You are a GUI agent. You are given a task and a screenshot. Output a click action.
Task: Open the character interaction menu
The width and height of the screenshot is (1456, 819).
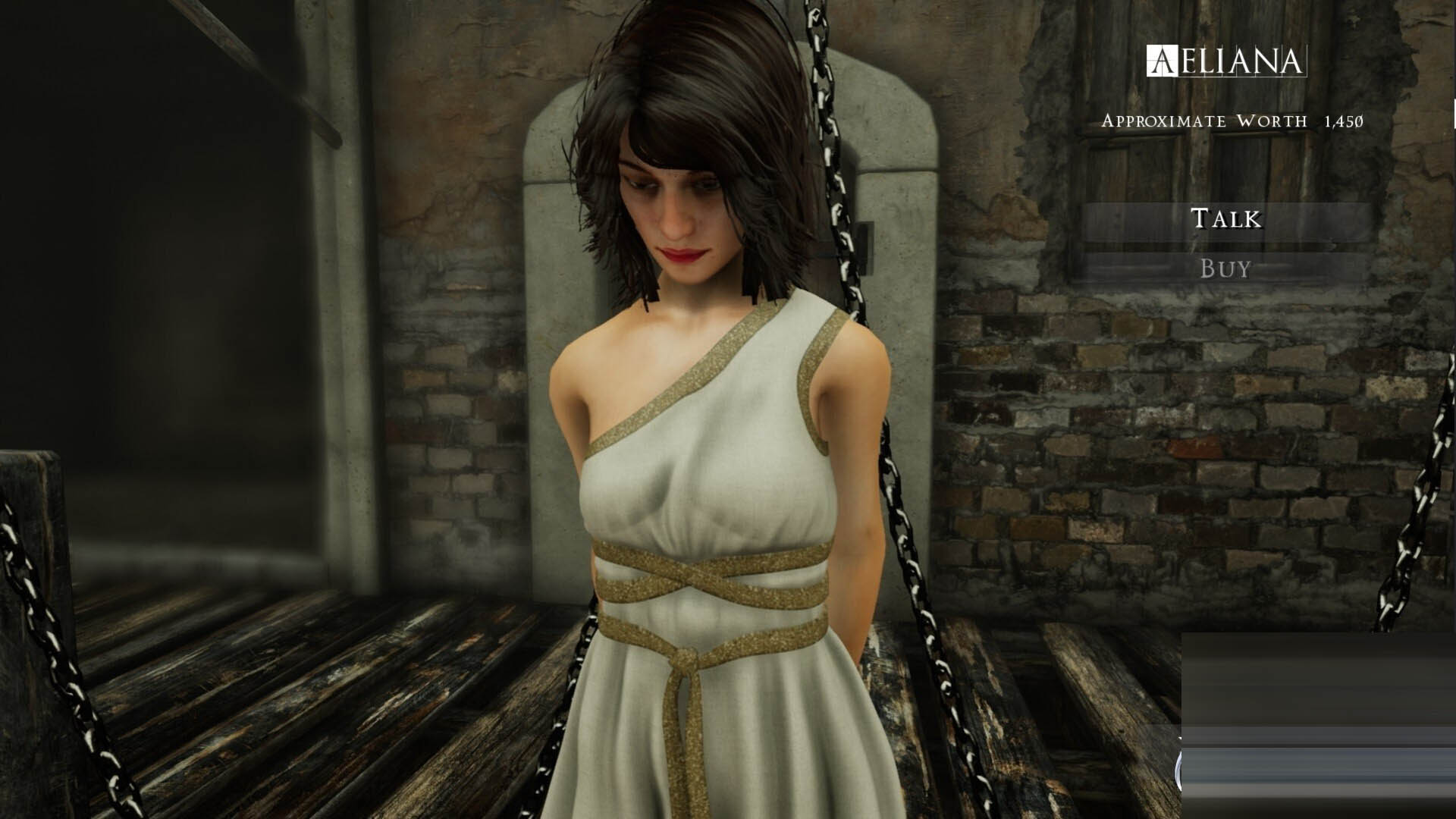pyautogui.click(x=1226, y=220)
